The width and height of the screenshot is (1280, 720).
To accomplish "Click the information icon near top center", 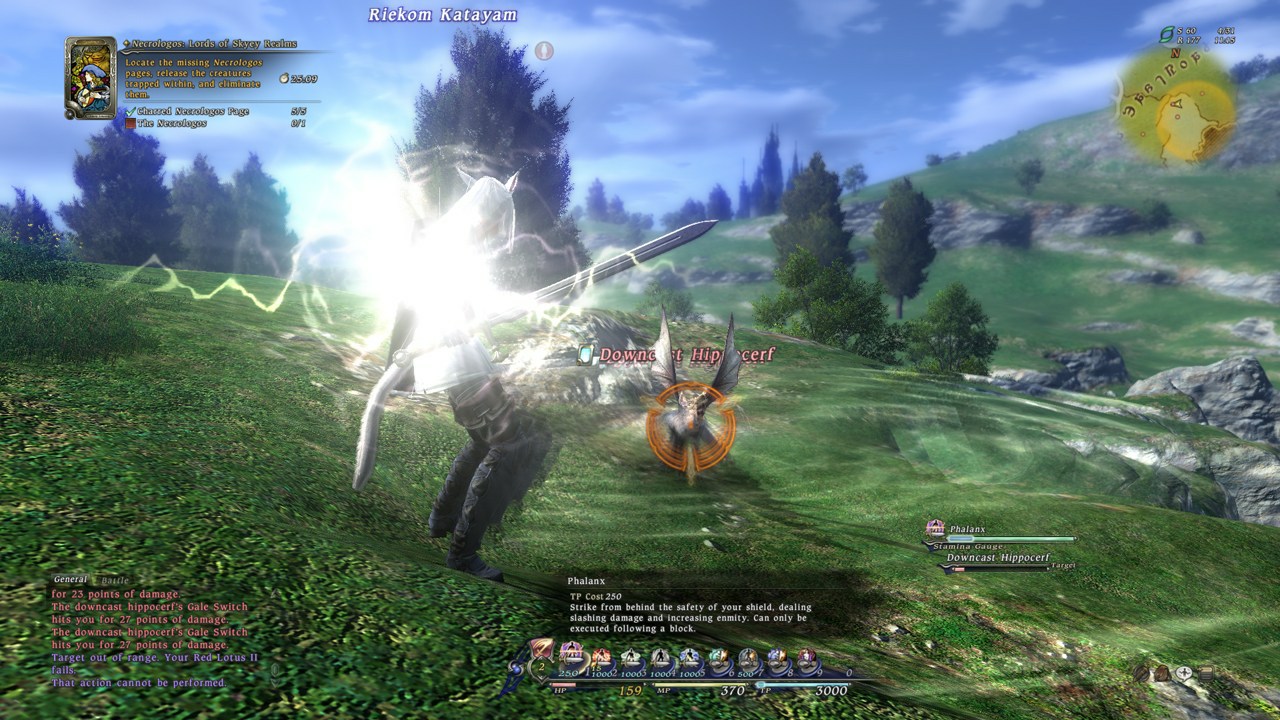I will (545, 51).
